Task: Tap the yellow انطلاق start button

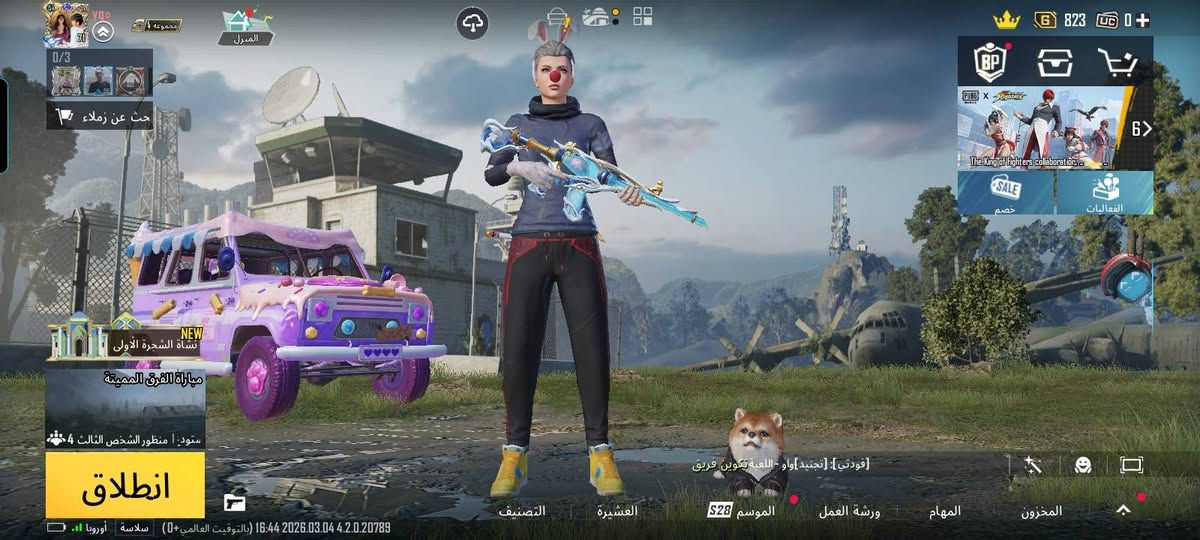Action: (125, 485)
